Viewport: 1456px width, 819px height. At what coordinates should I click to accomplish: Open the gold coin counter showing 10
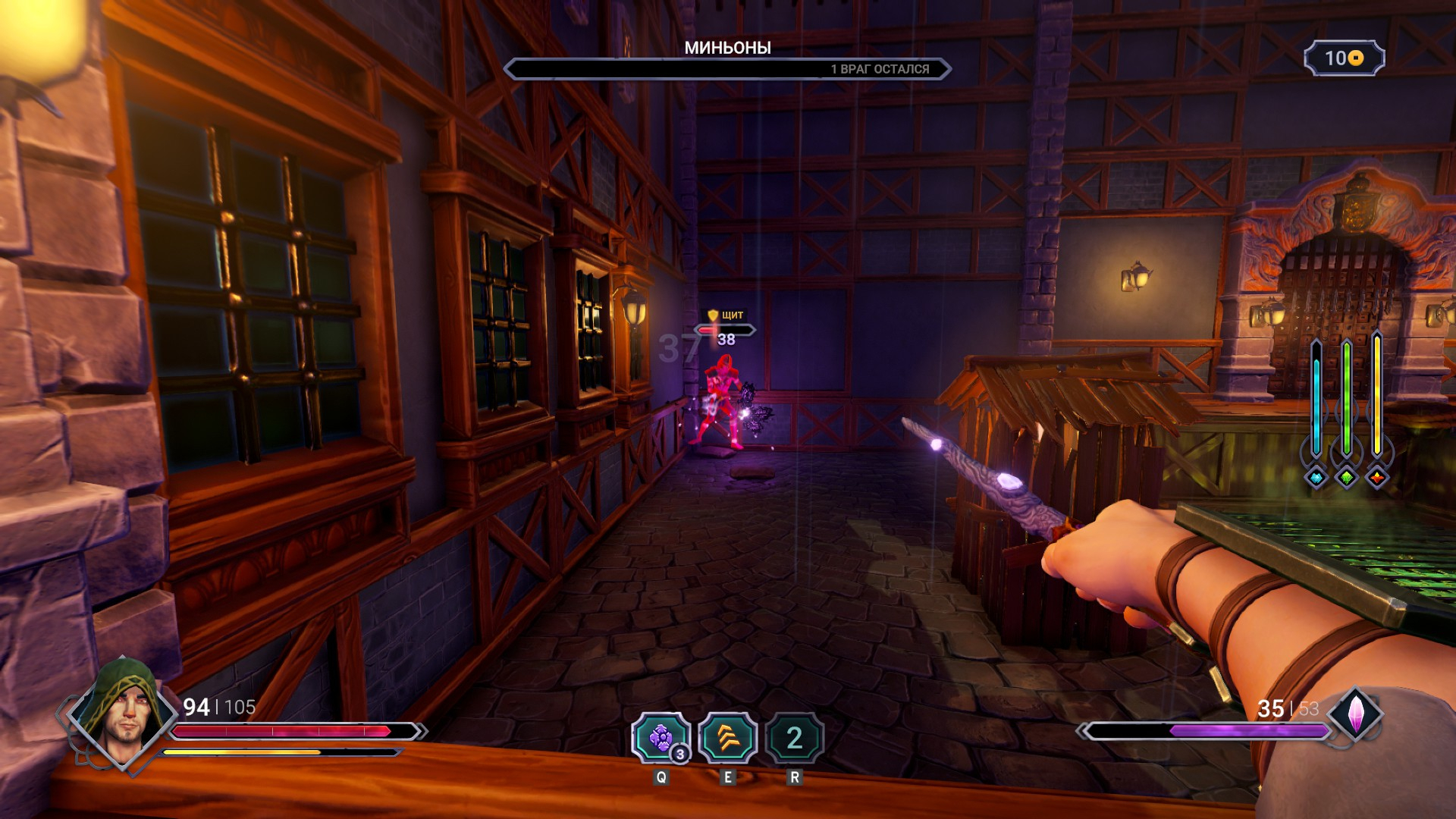[x=1344, y=58]
